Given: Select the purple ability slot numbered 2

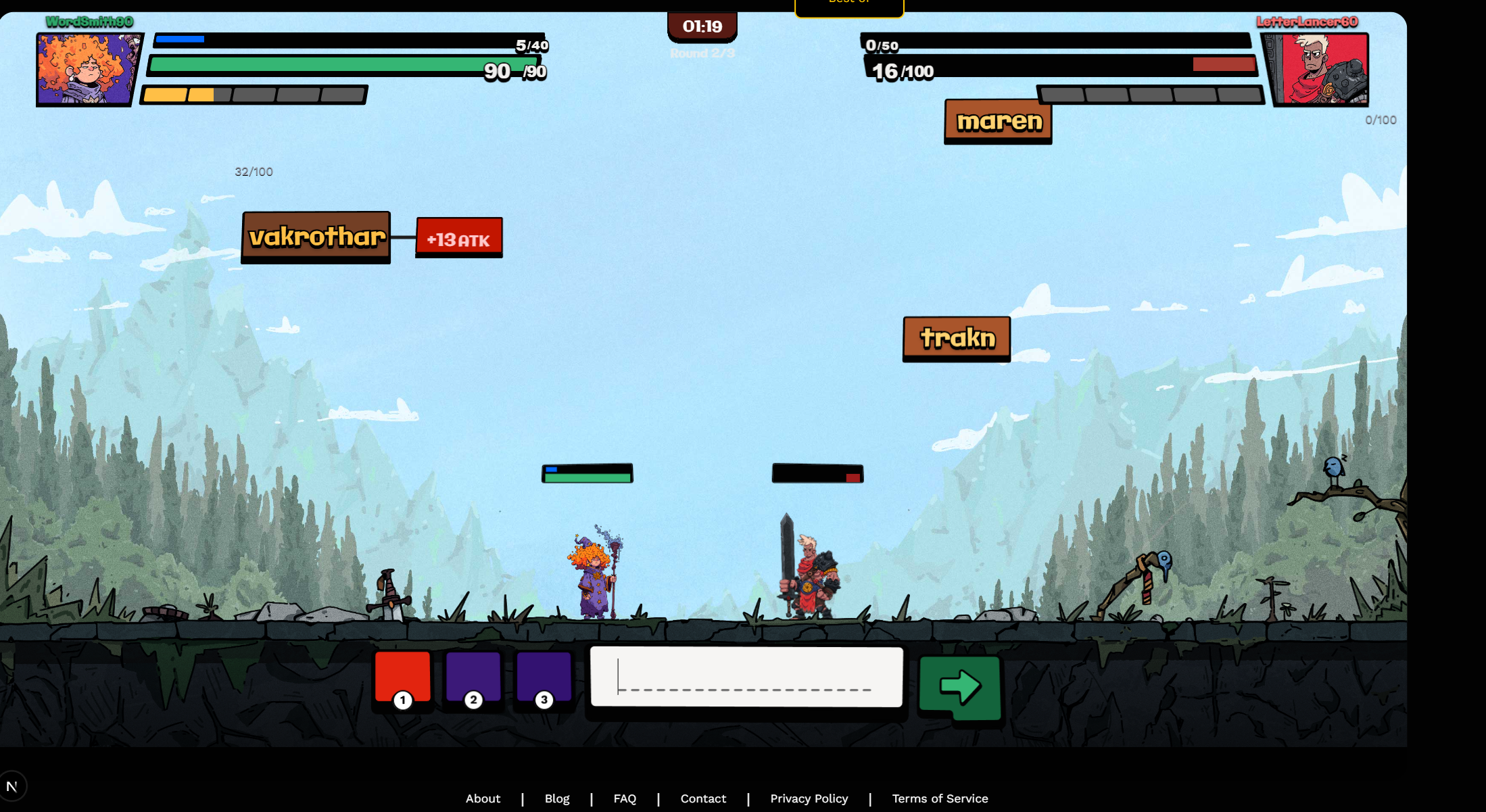Looking at the screenshot, I should (473, 678).
